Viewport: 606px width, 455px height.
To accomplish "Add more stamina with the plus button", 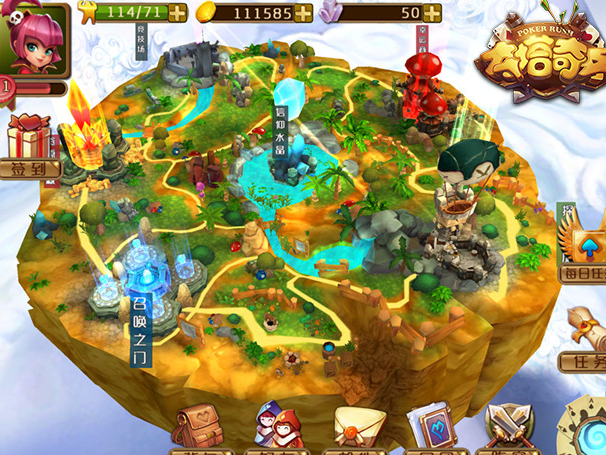I will coord(177,13).
